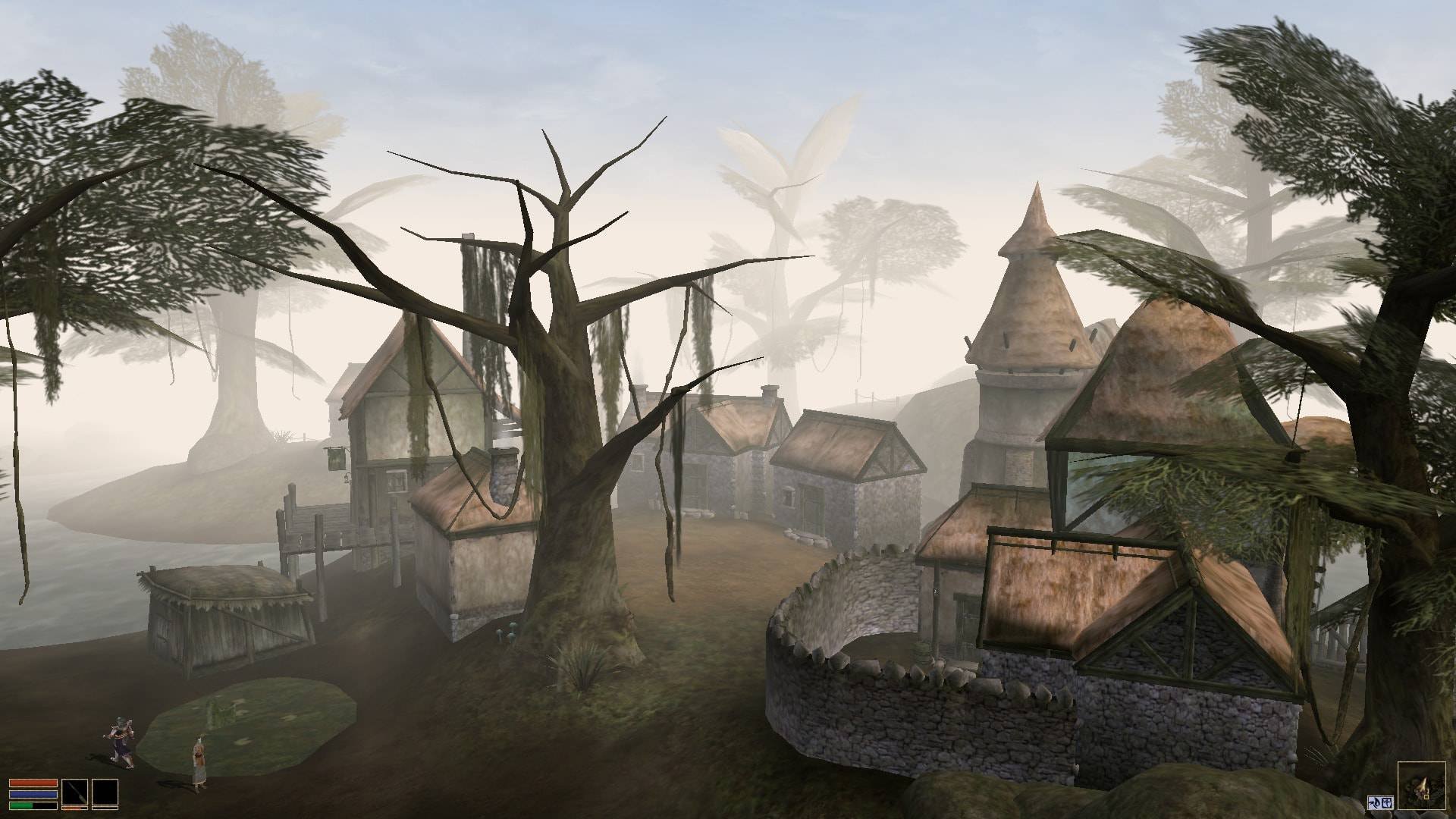Click the empty spell slot beside the weapon
Screen dimensions: 1456x819
(x=105, y=795)
